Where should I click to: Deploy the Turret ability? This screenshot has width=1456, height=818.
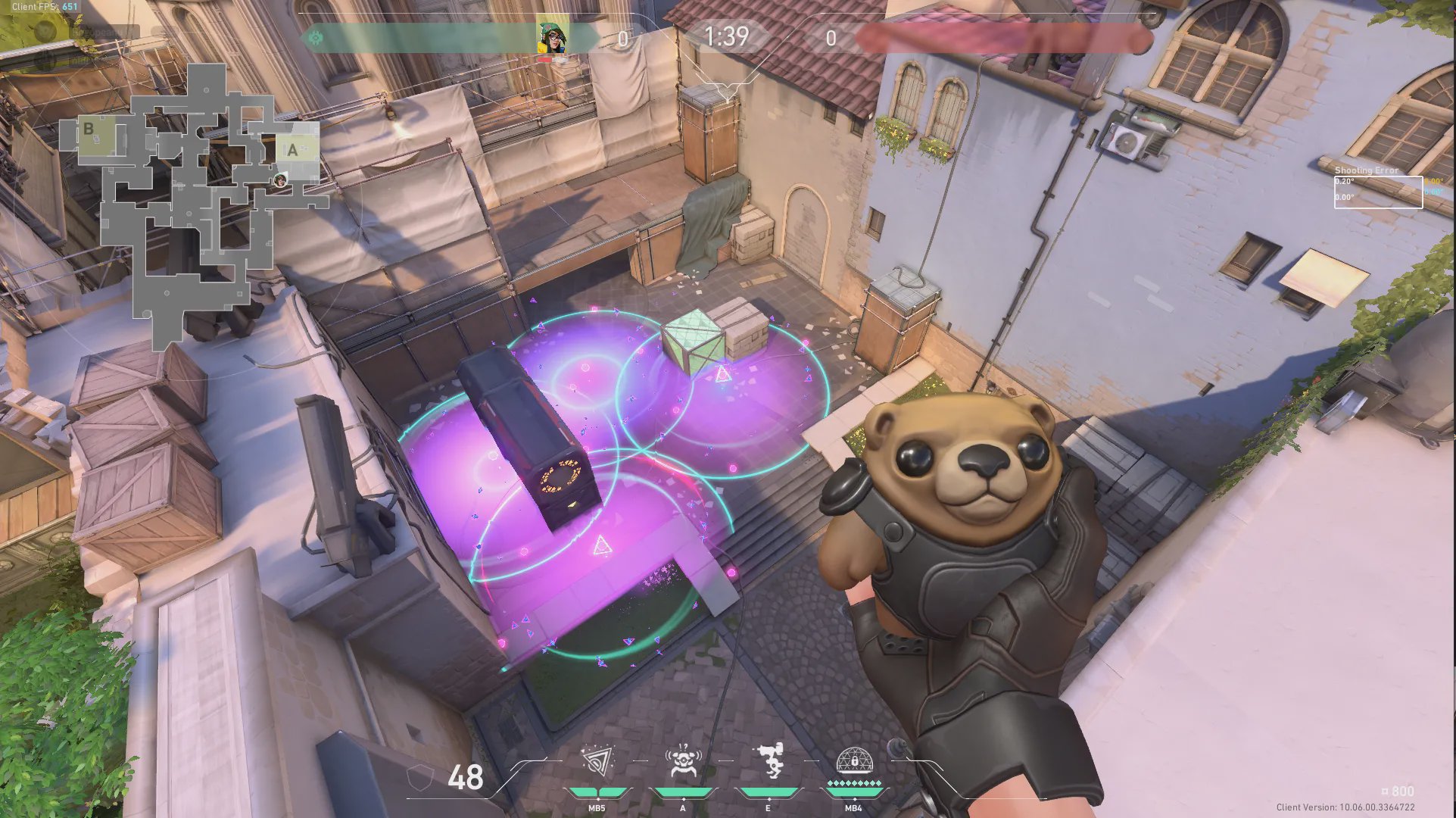point(769,761)
